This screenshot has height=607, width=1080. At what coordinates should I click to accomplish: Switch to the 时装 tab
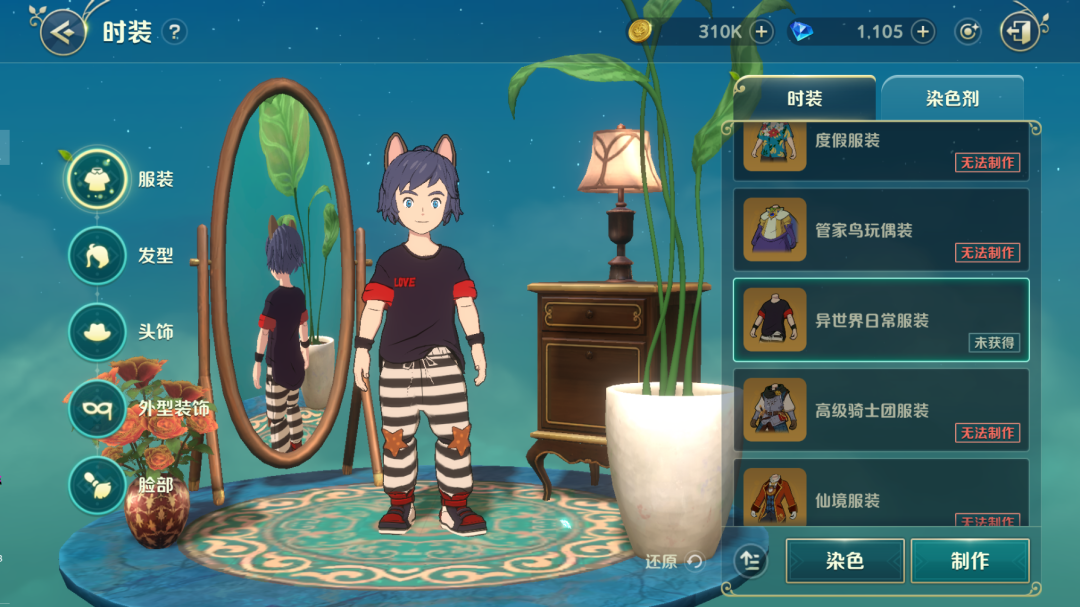tap(804, 99)
